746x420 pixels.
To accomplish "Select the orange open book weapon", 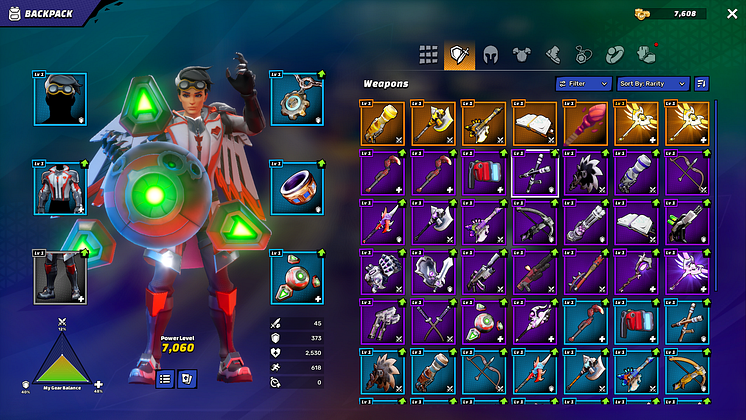I will 534,123.
